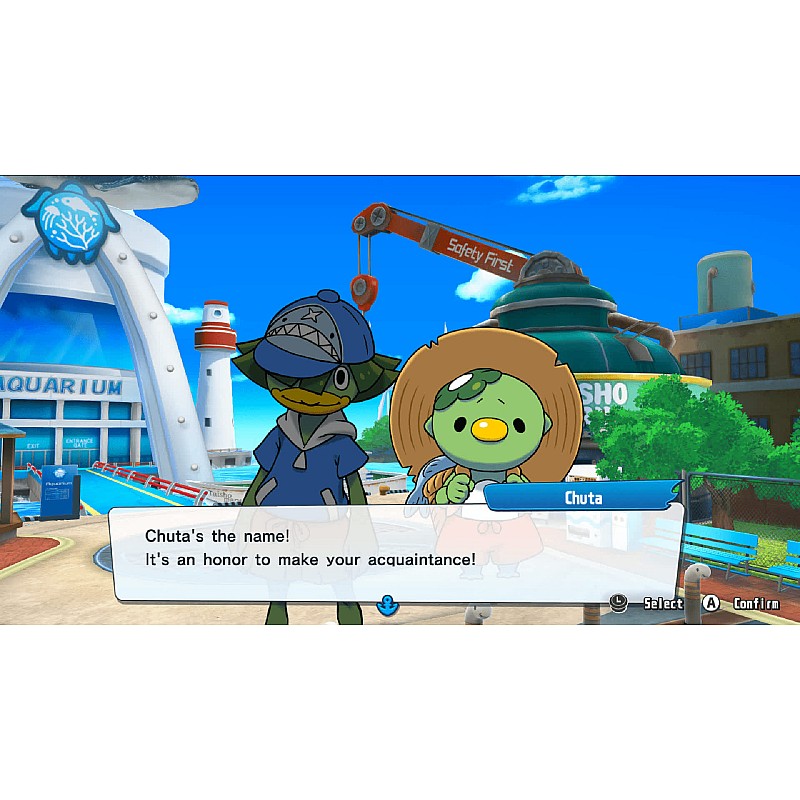
Task: Advance Chuta's dialogue text box
Action: (395, 550)
